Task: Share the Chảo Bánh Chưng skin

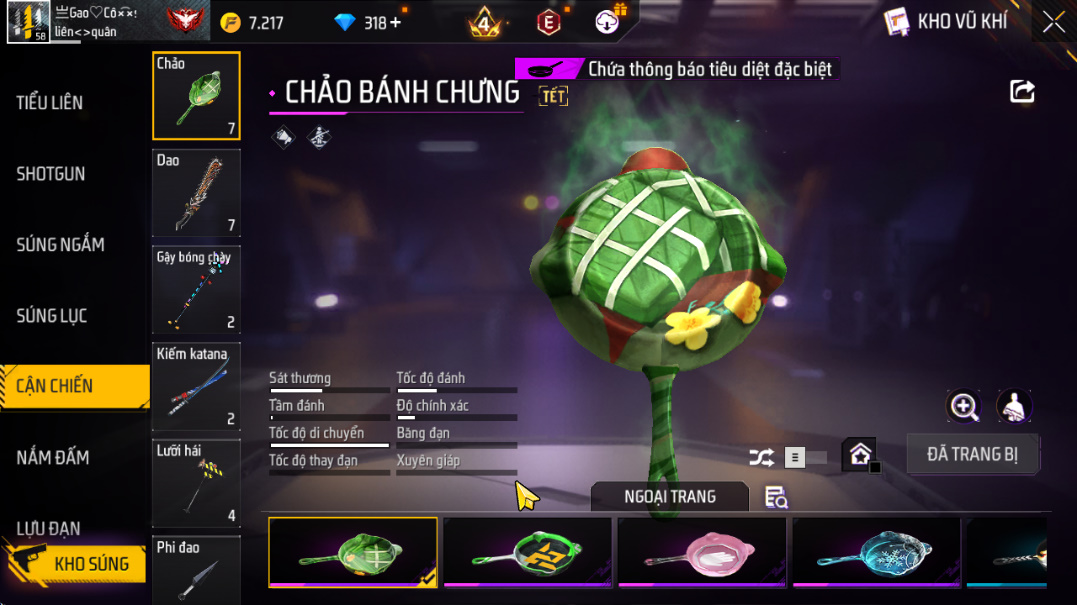Action: point(1022,92)
